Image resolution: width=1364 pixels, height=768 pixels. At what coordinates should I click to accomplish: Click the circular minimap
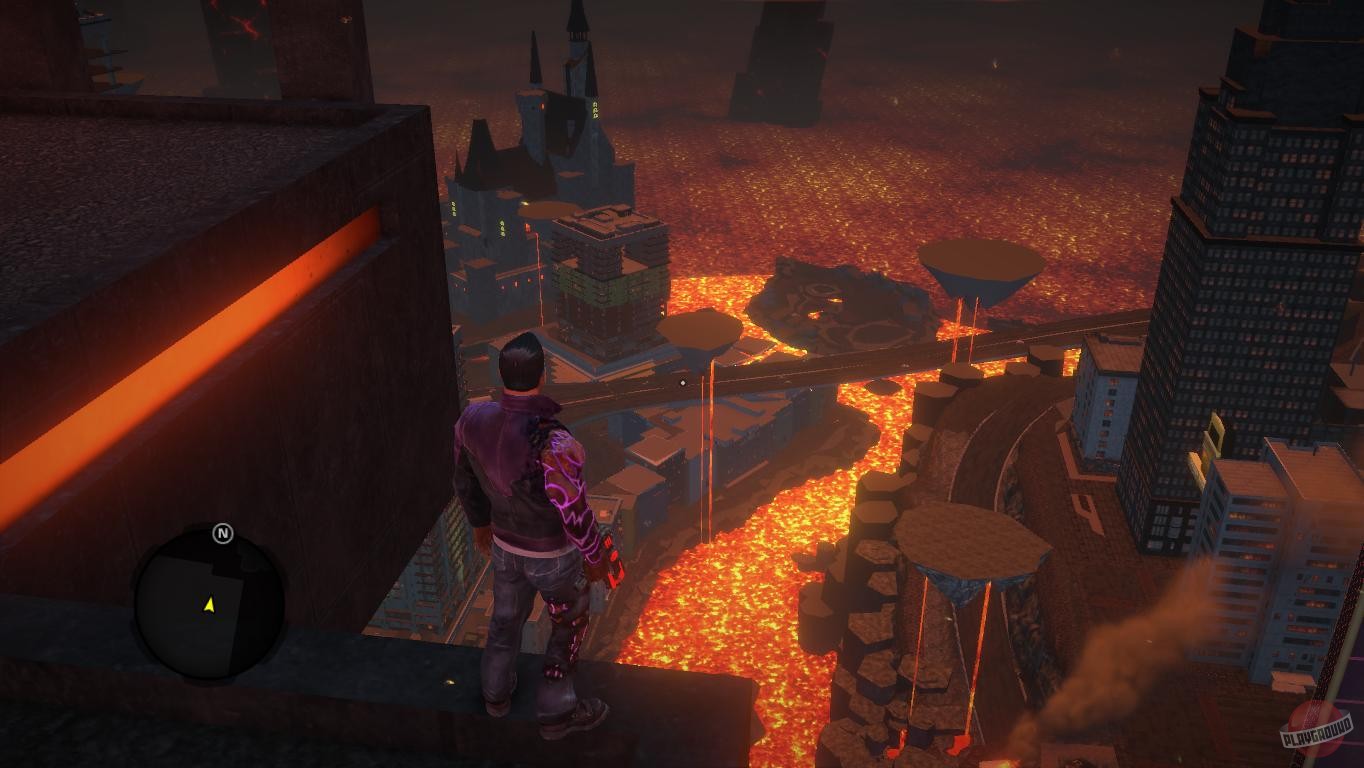(x=209, y=604)
